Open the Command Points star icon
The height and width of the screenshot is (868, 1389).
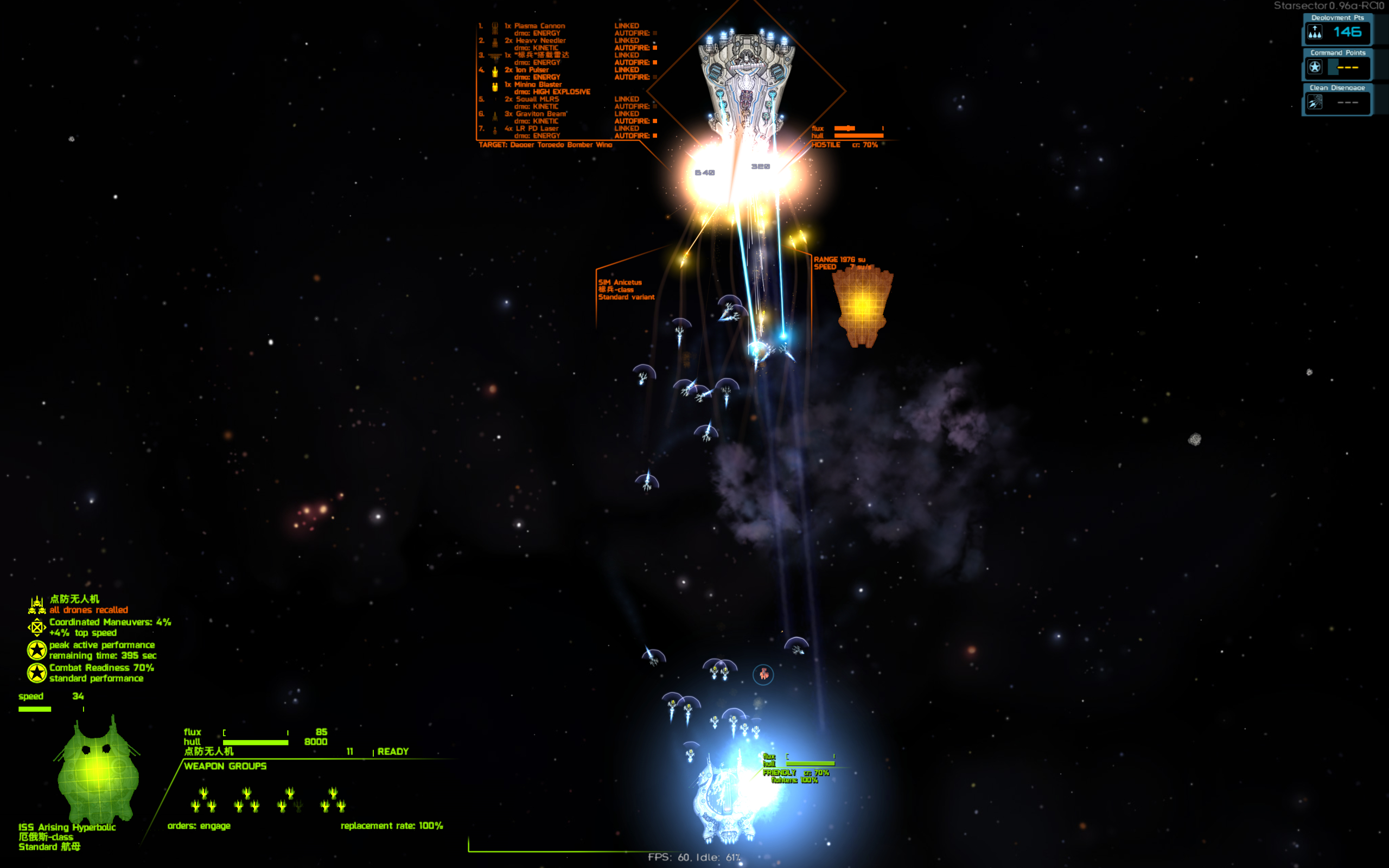click(1314, 67)
